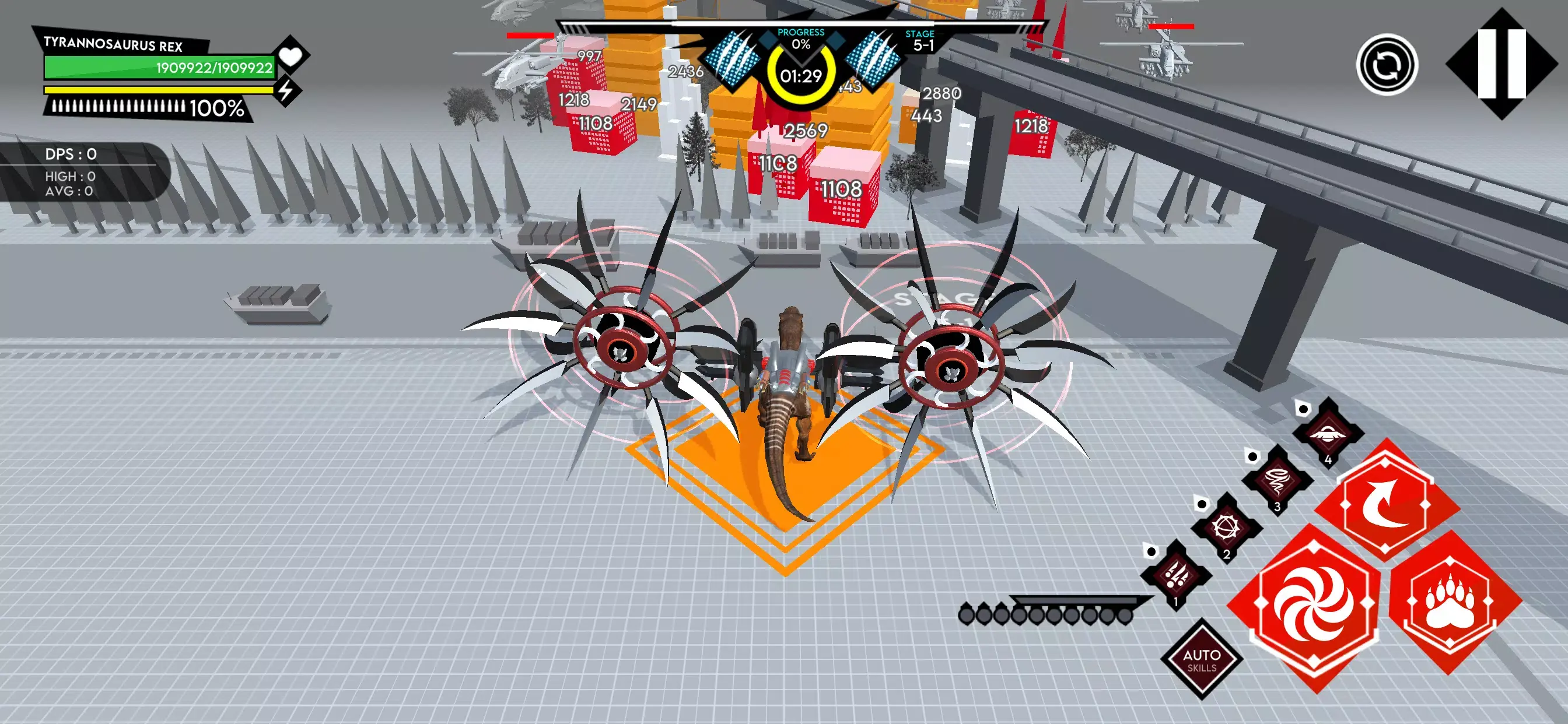Viewport: 1568px width, 724px height.
Task: Tap the right blue claw emblem near progress
Action: [x=873, y=61]
